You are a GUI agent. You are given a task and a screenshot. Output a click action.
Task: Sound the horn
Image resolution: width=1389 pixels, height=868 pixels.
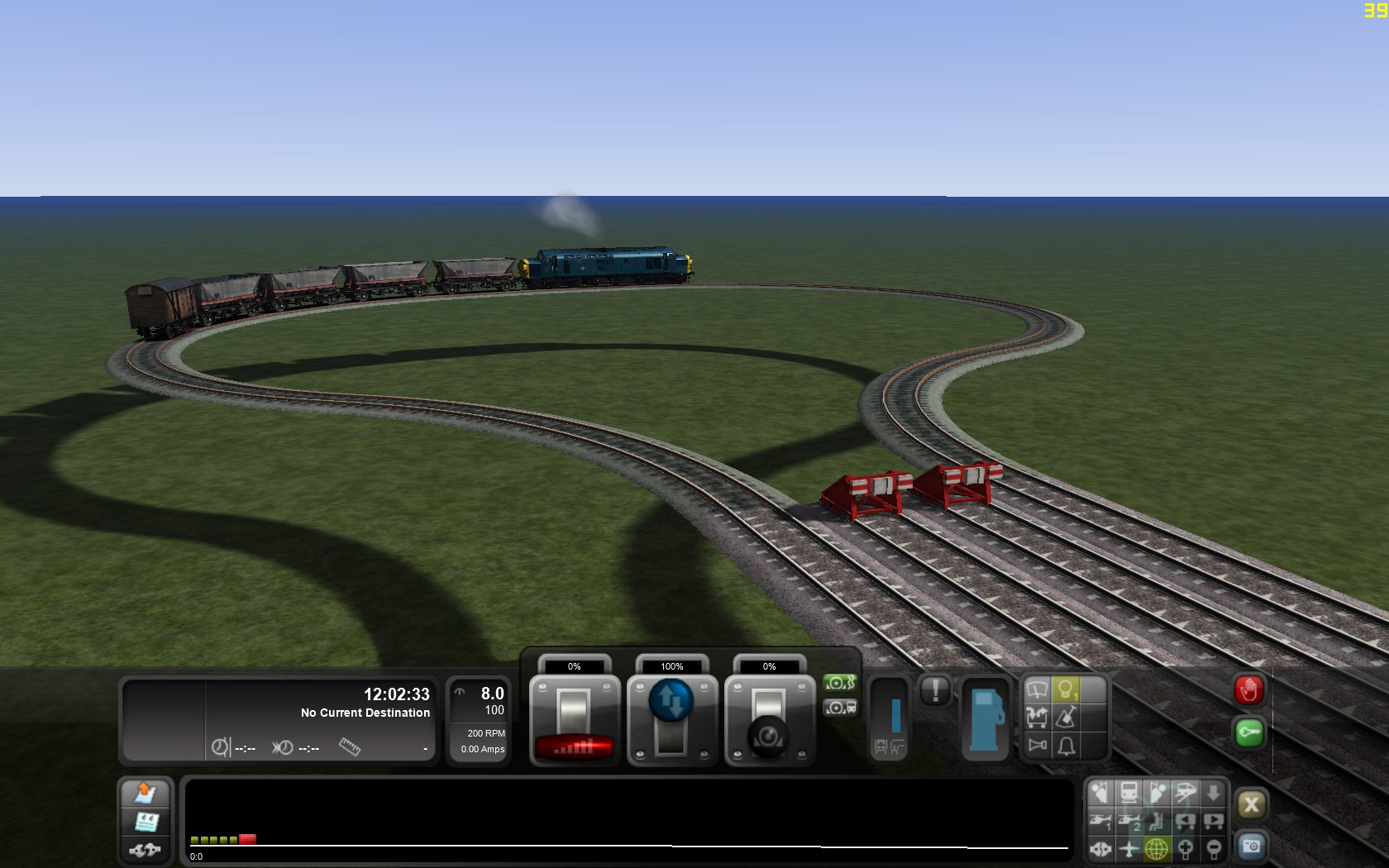pos(1037,746)
